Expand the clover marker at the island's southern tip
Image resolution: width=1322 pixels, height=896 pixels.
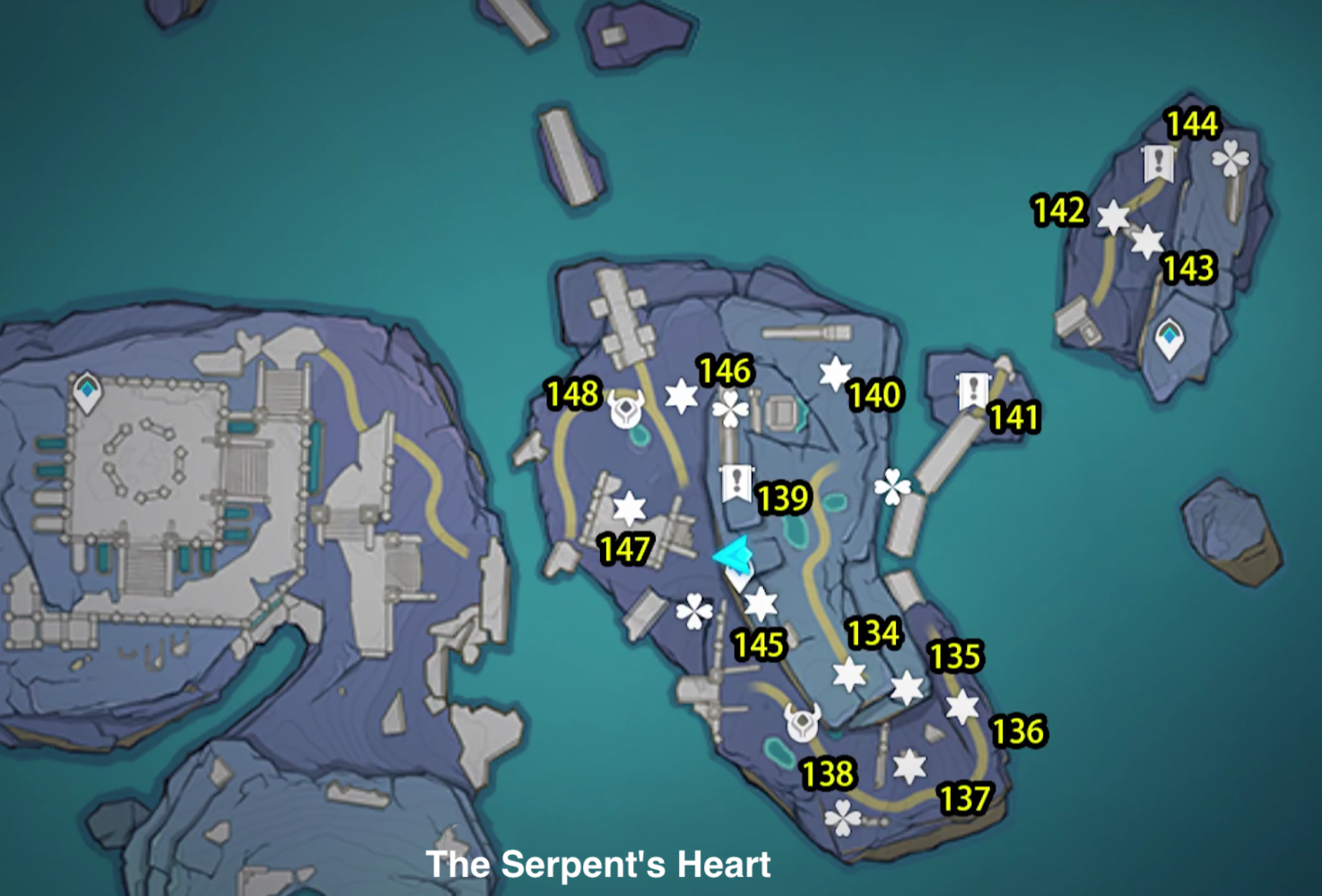pos(841,816)
